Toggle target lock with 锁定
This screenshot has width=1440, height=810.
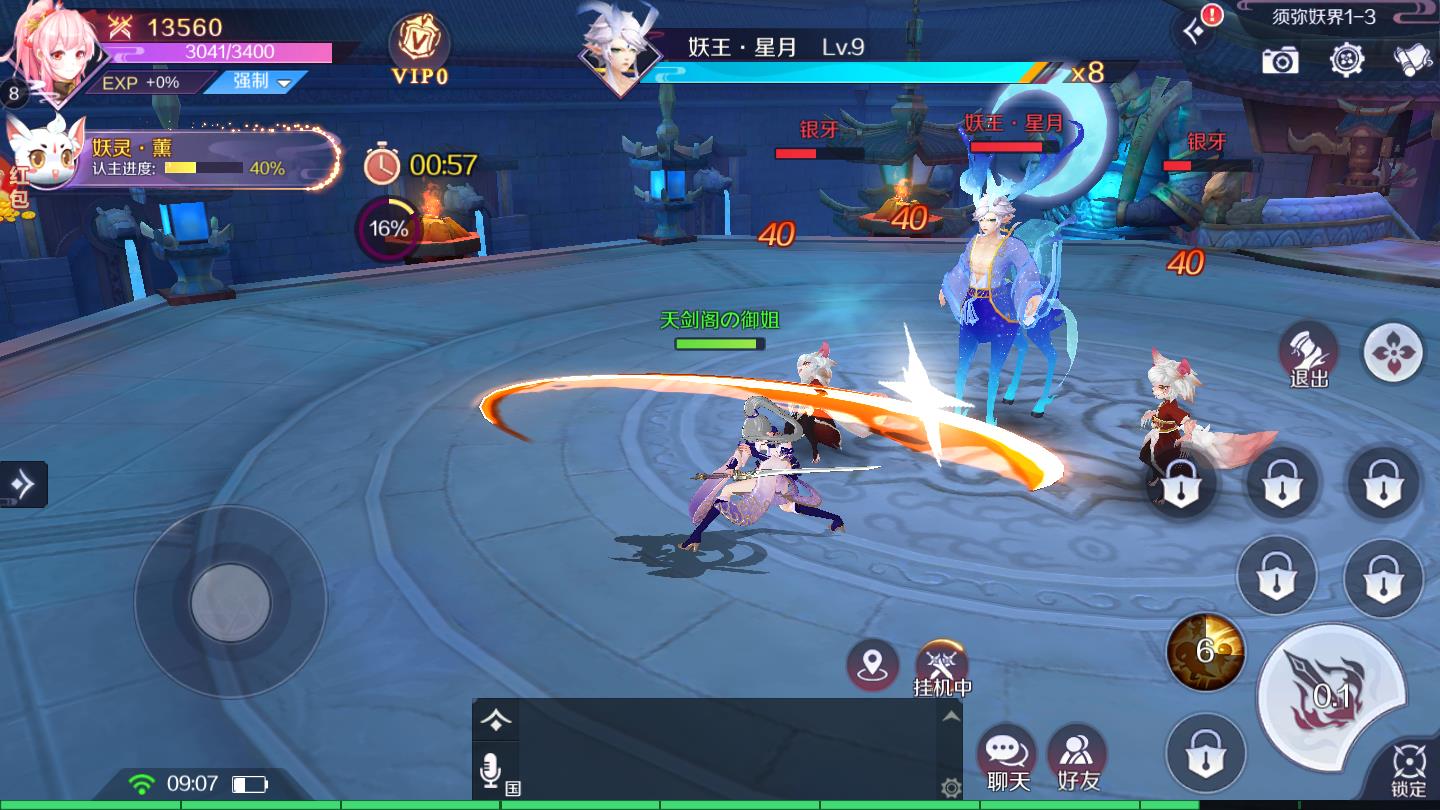coord(1408,772)
